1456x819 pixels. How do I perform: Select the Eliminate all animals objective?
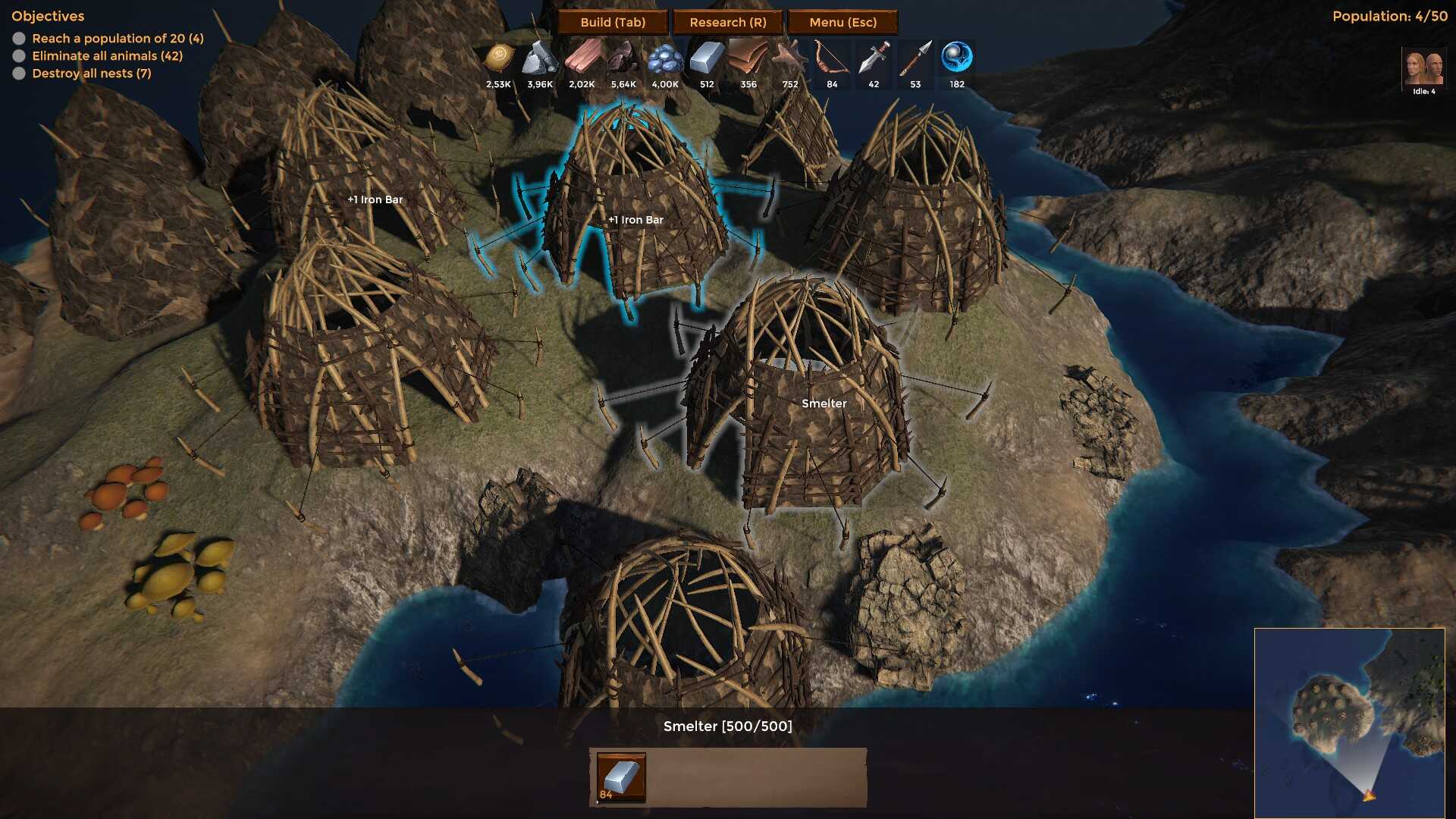click(x=107, y=55)
